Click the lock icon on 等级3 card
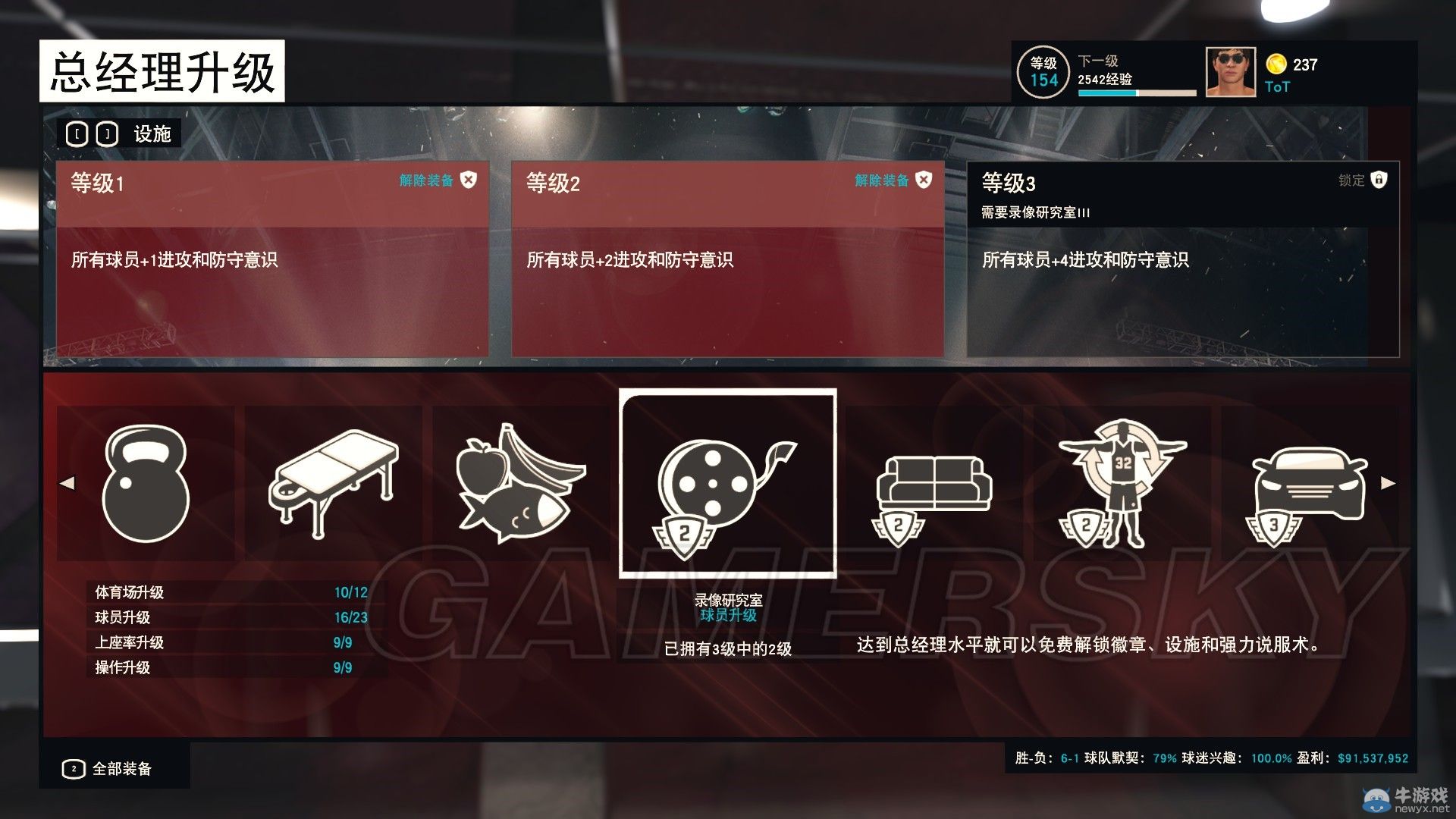Image resolution: width=1456 pixels, height=819 pixels. point(1379,180)
